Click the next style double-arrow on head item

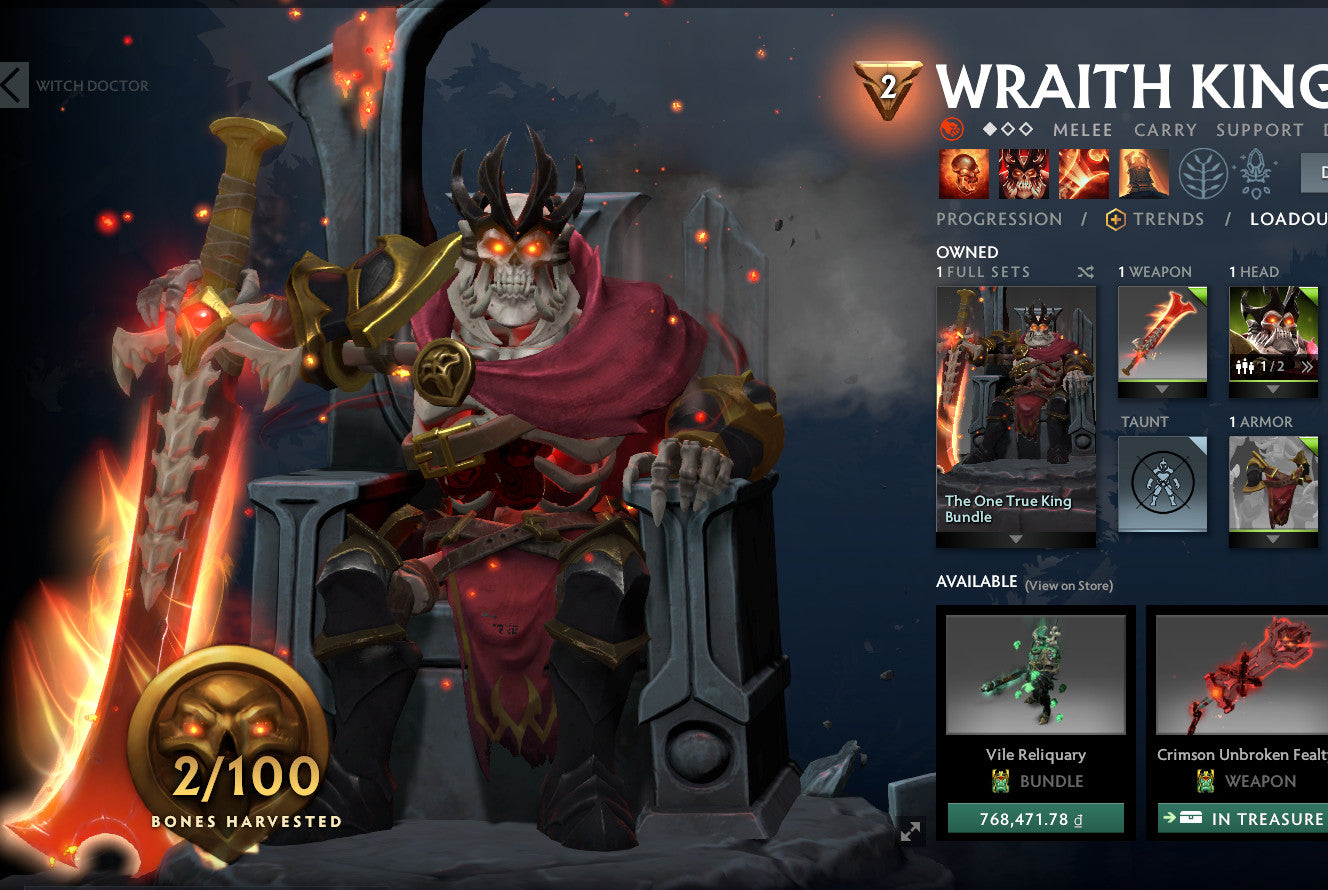(1307, 366)
